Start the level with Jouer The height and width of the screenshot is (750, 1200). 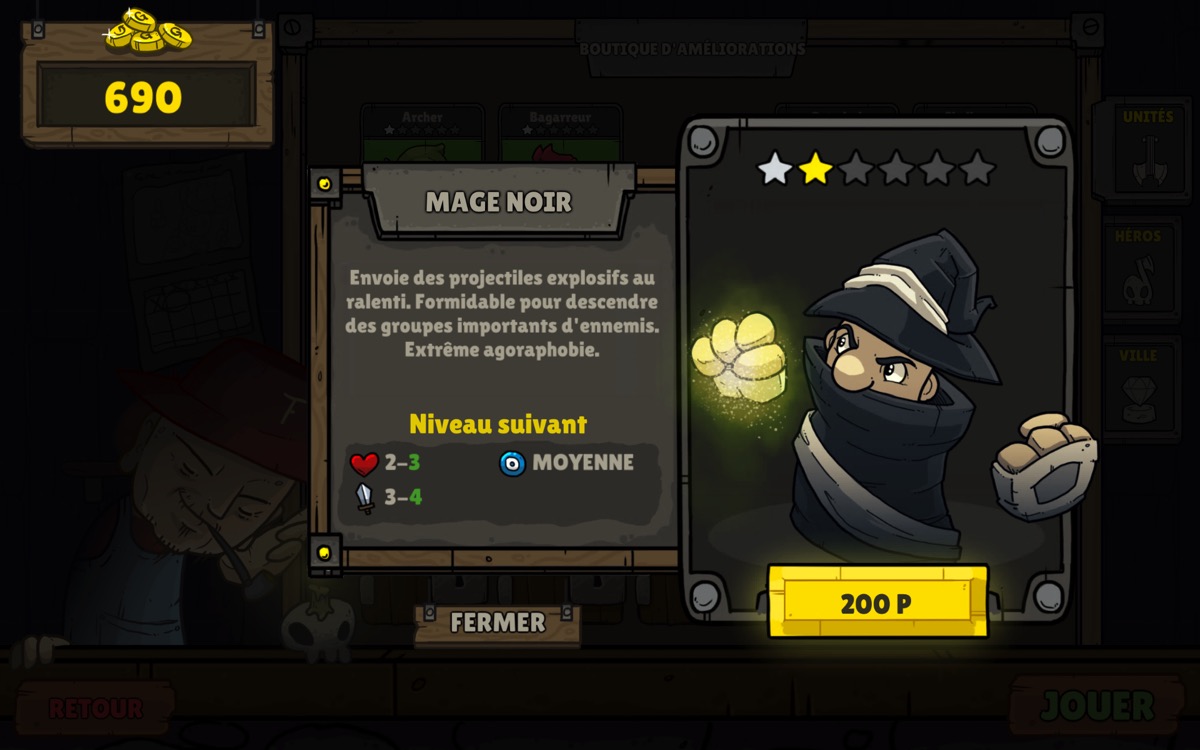(x=1097, y=706)
